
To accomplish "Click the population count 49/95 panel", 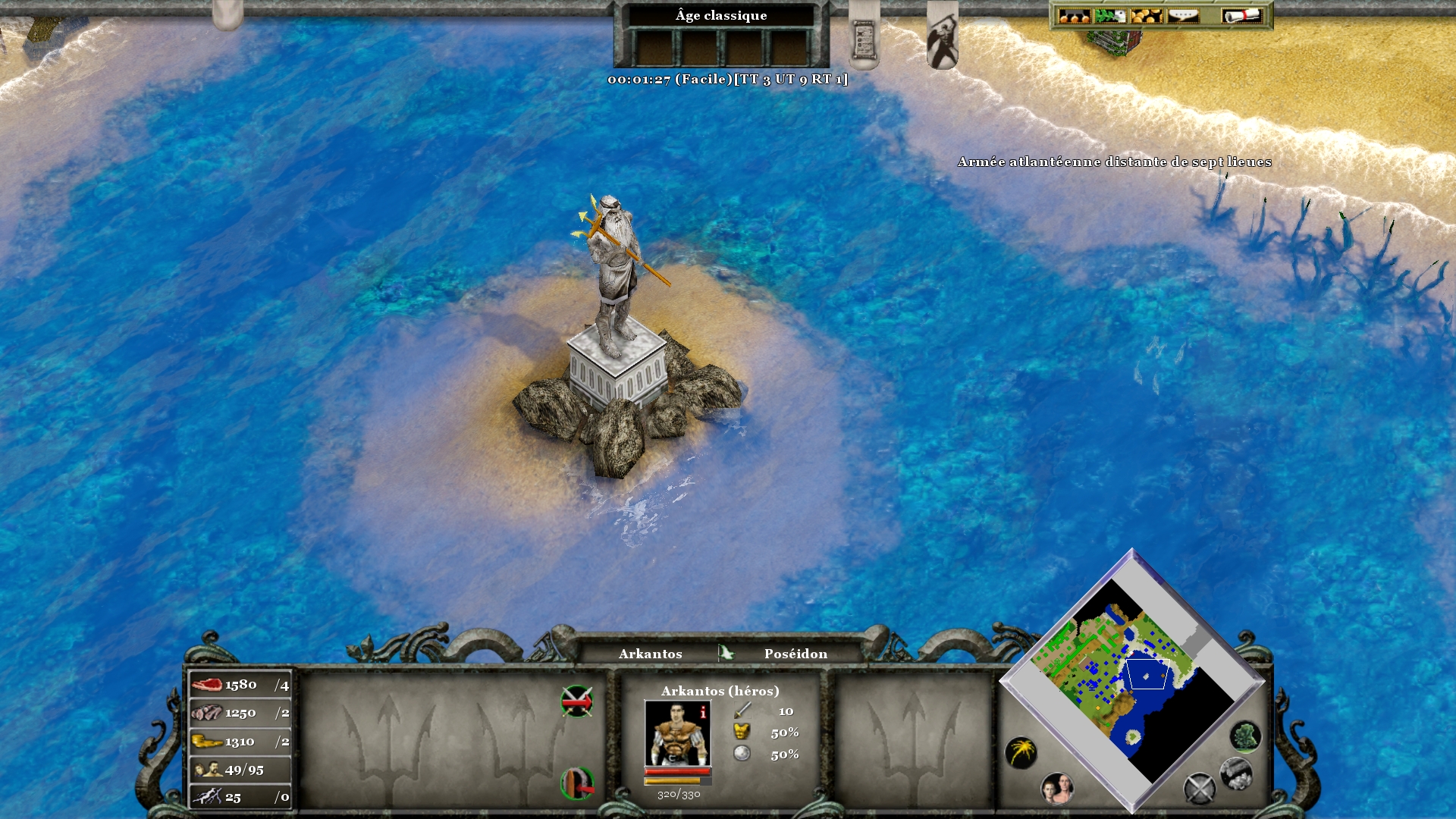I will [x=240, y=770].
